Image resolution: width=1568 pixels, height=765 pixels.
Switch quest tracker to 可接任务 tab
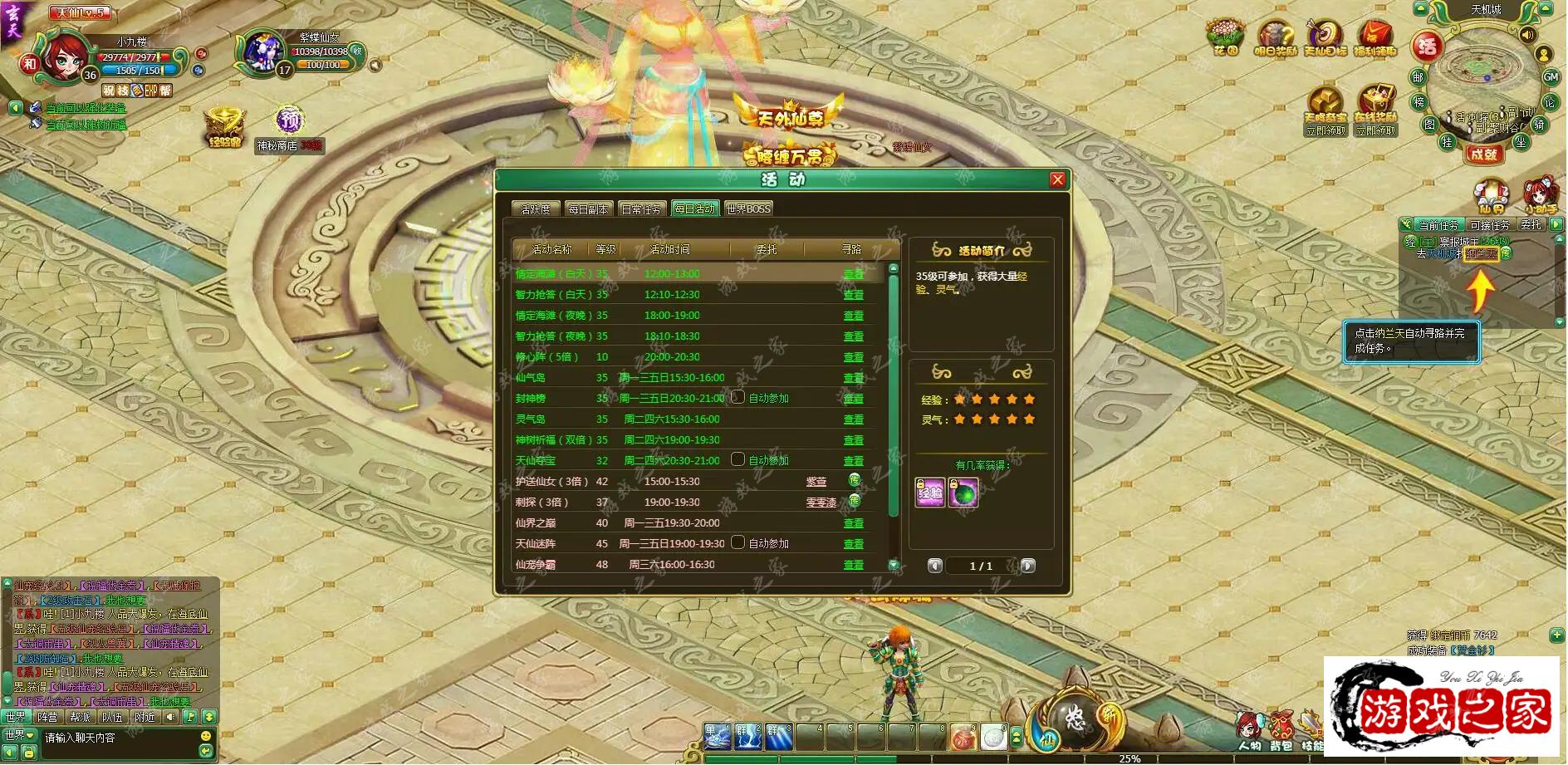[1489, 225]
